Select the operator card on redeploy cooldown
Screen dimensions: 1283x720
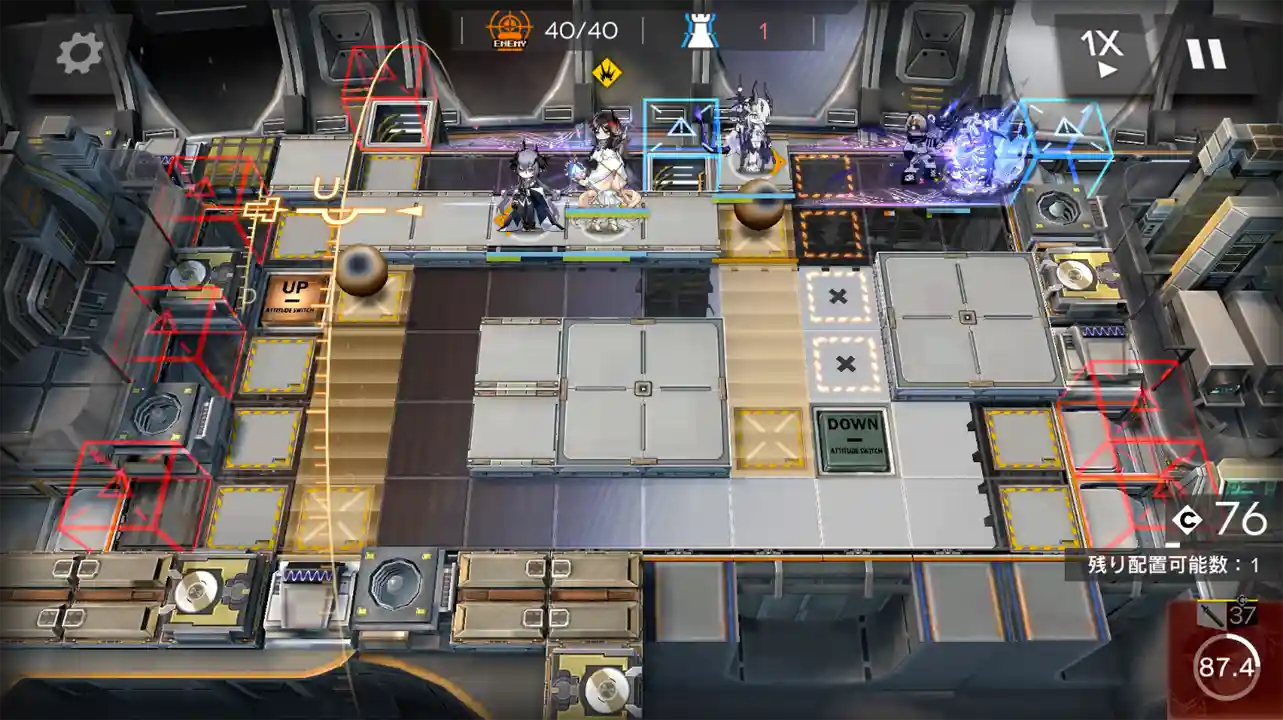[x=1226, y=661]
